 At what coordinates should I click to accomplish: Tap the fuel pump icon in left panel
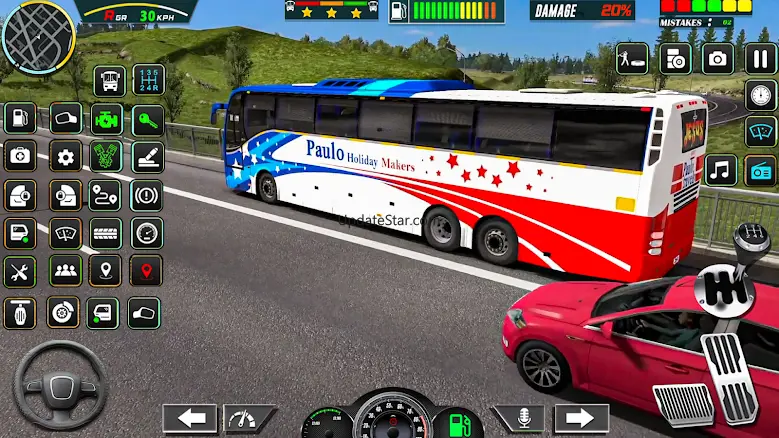pos(20,118)
